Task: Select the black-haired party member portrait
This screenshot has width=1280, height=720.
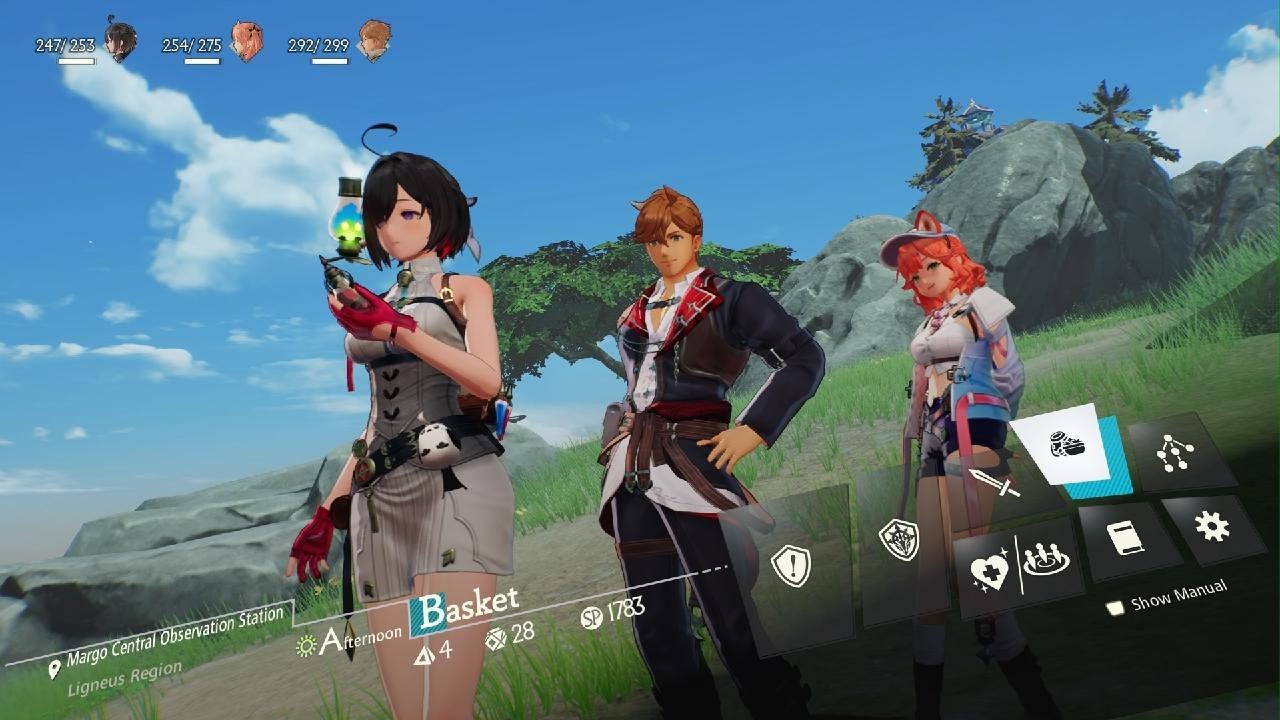Action: click(x=120, y=40)
